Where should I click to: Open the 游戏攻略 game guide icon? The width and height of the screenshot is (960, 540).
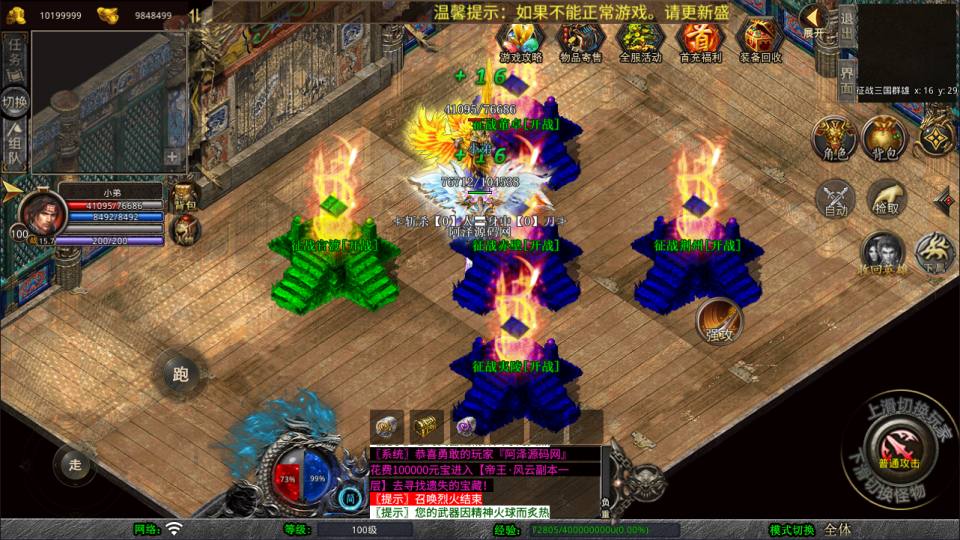tap(521, 39)
